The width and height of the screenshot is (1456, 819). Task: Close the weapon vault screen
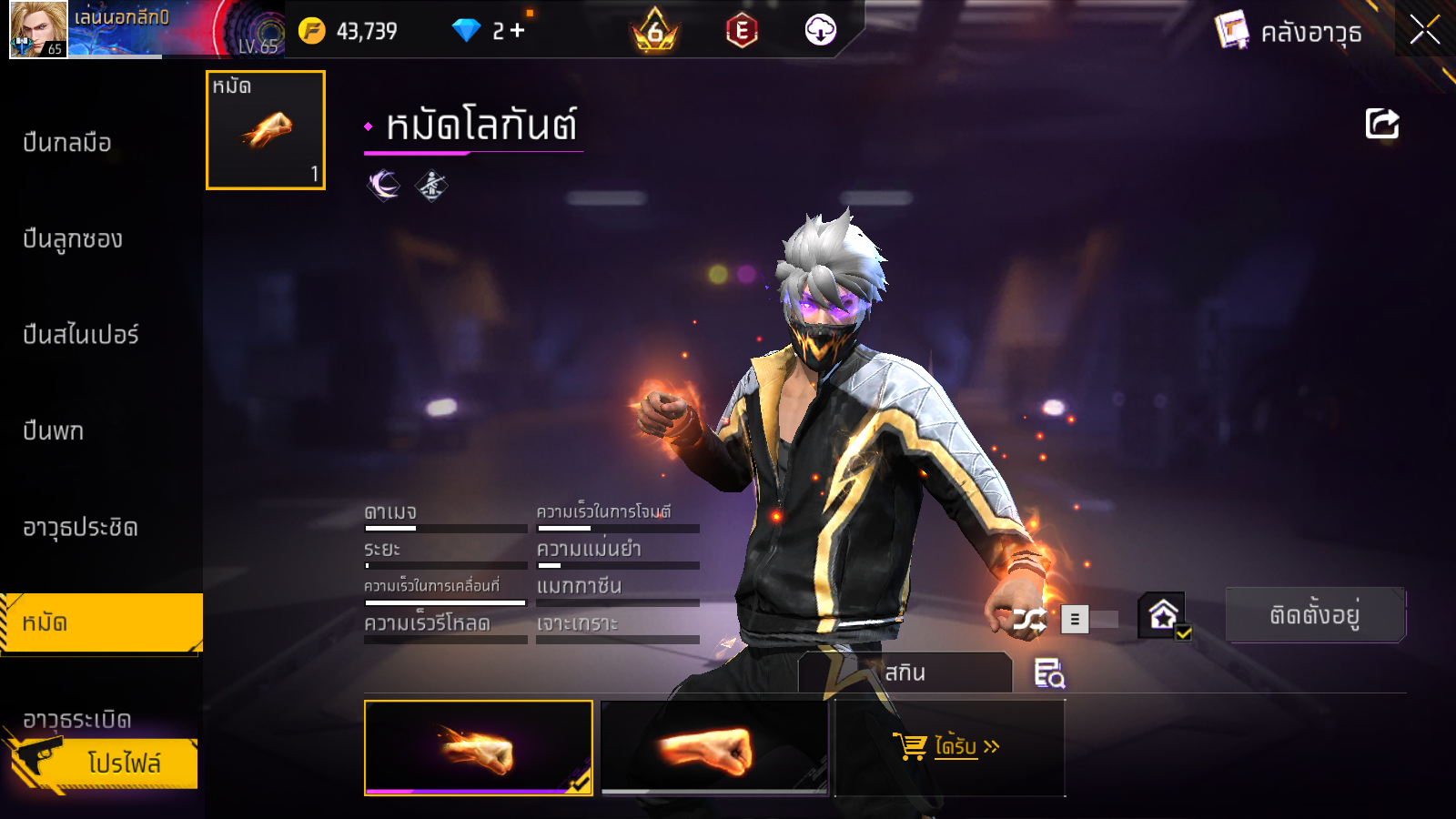click(x=1424, y=30)
